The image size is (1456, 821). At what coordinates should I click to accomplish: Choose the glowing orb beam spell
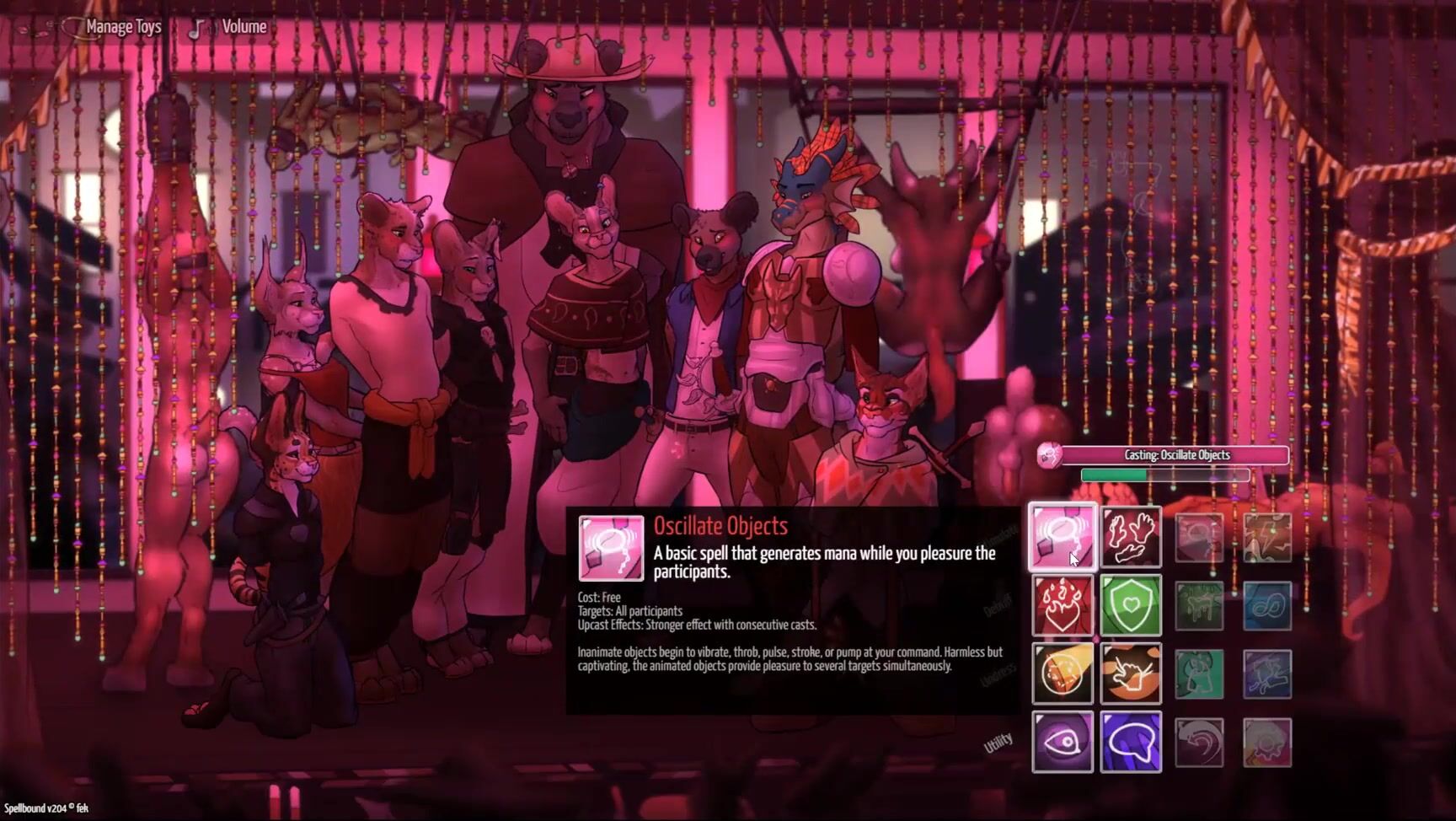(x=1063, y=673)
